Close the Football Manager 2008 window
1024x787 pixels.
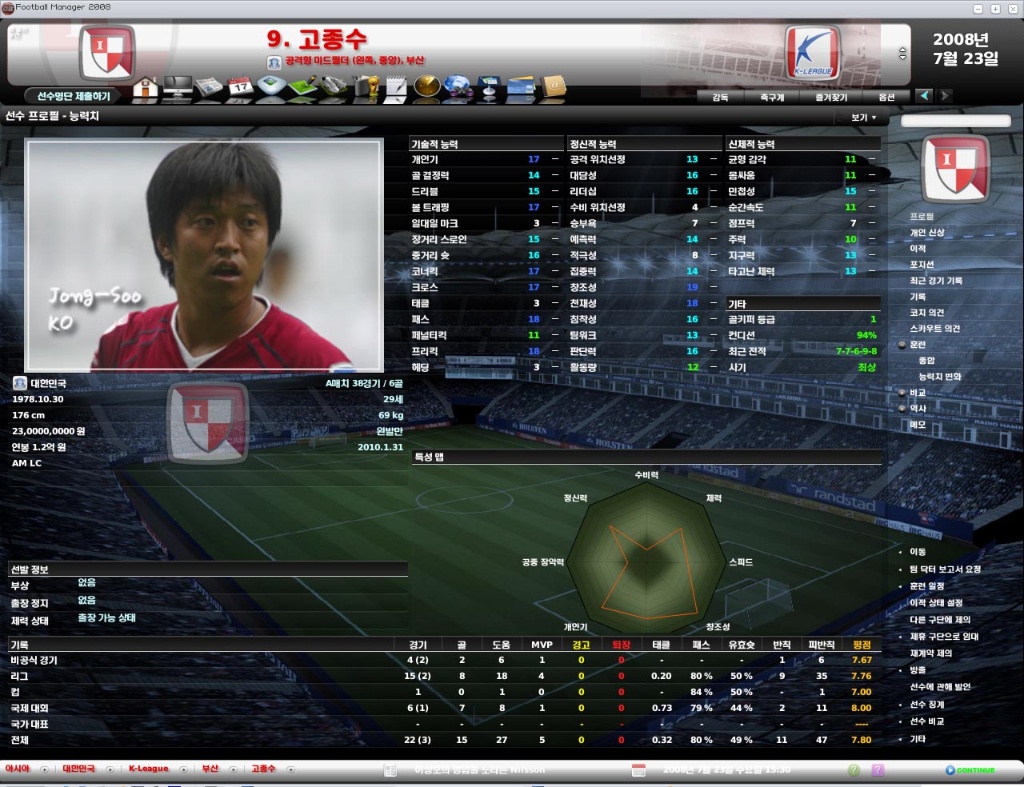click(1013, 6)
